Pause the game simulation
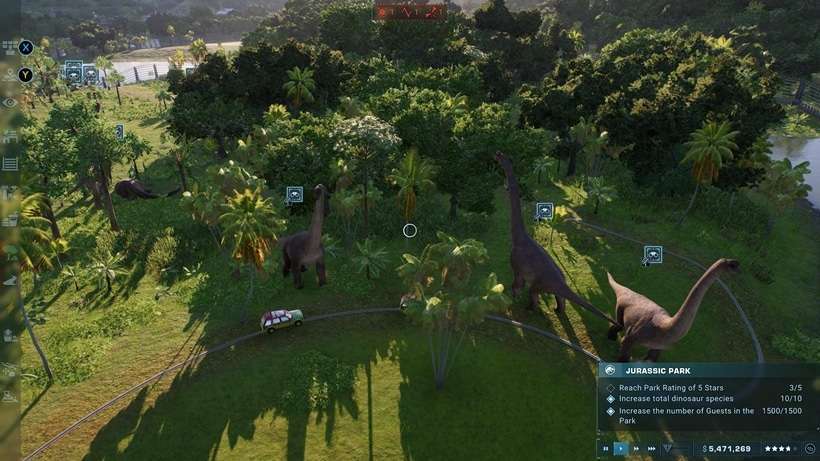 point(604,449)
